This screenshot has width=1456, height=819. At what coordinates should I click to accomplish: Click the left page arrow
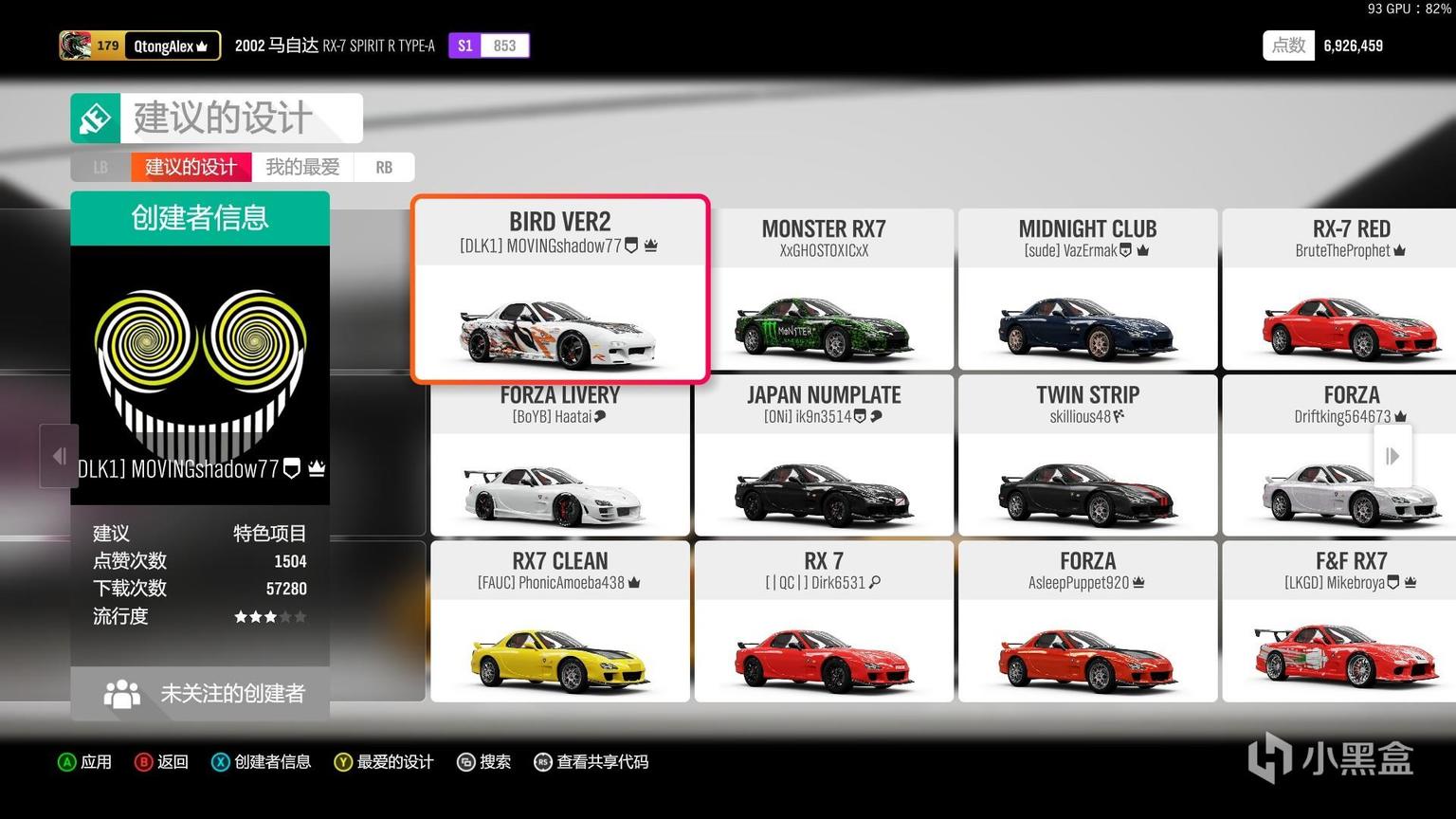(x=59, y=456)
